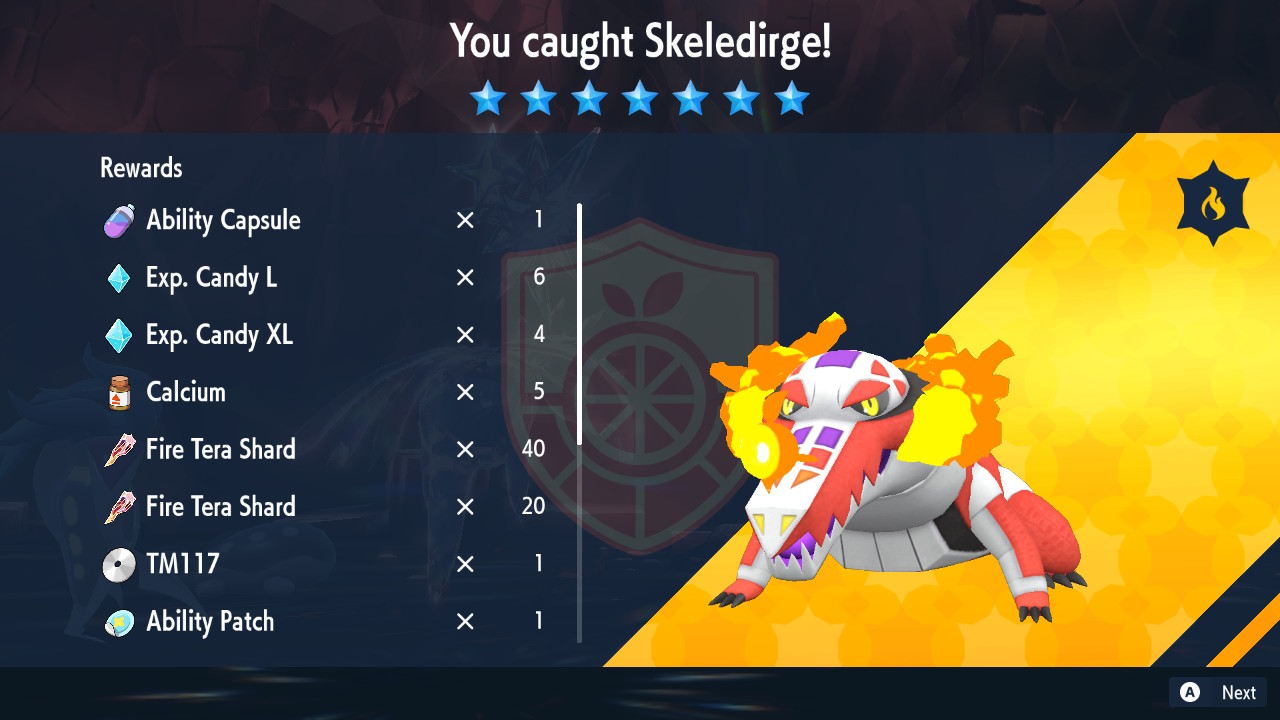Click the Fire Tera type emblem
Viewport: 1280px width, 720px height.
[1213, 201]
